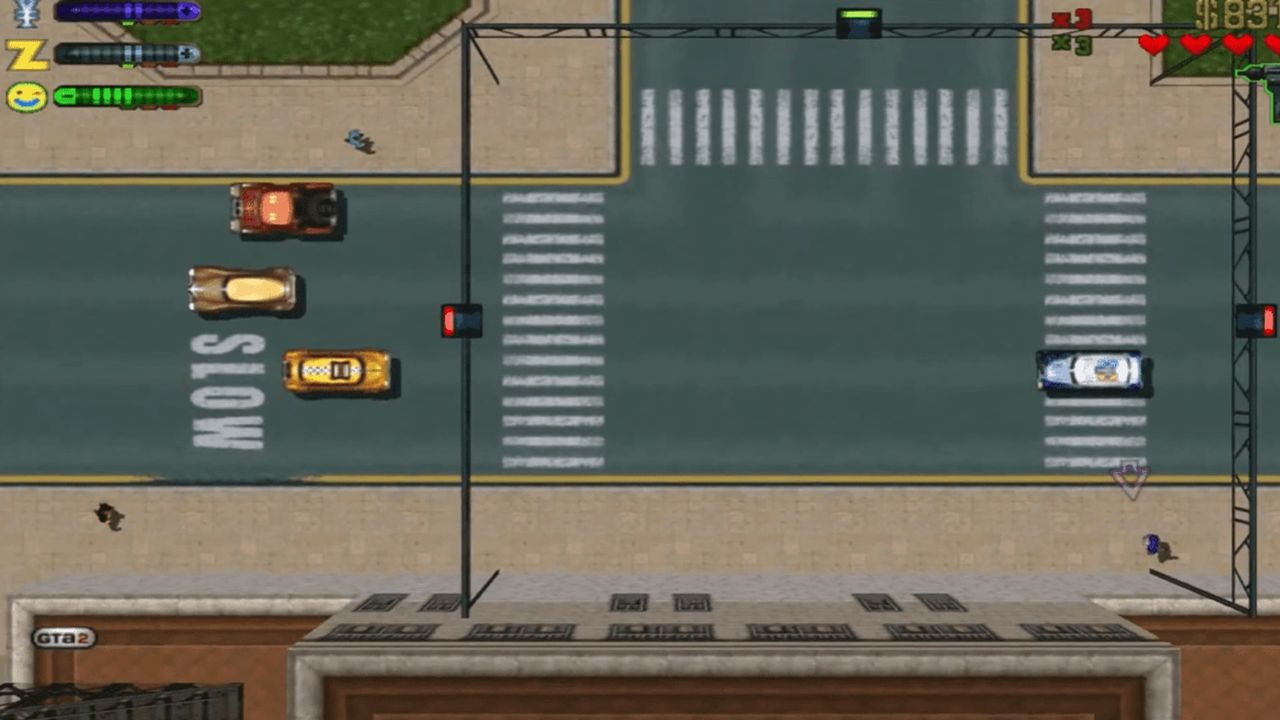Click the yellow Z Zaibatsu gang icon
Image resolution: width=1280 pixels, height=720 pixels.
25,53
